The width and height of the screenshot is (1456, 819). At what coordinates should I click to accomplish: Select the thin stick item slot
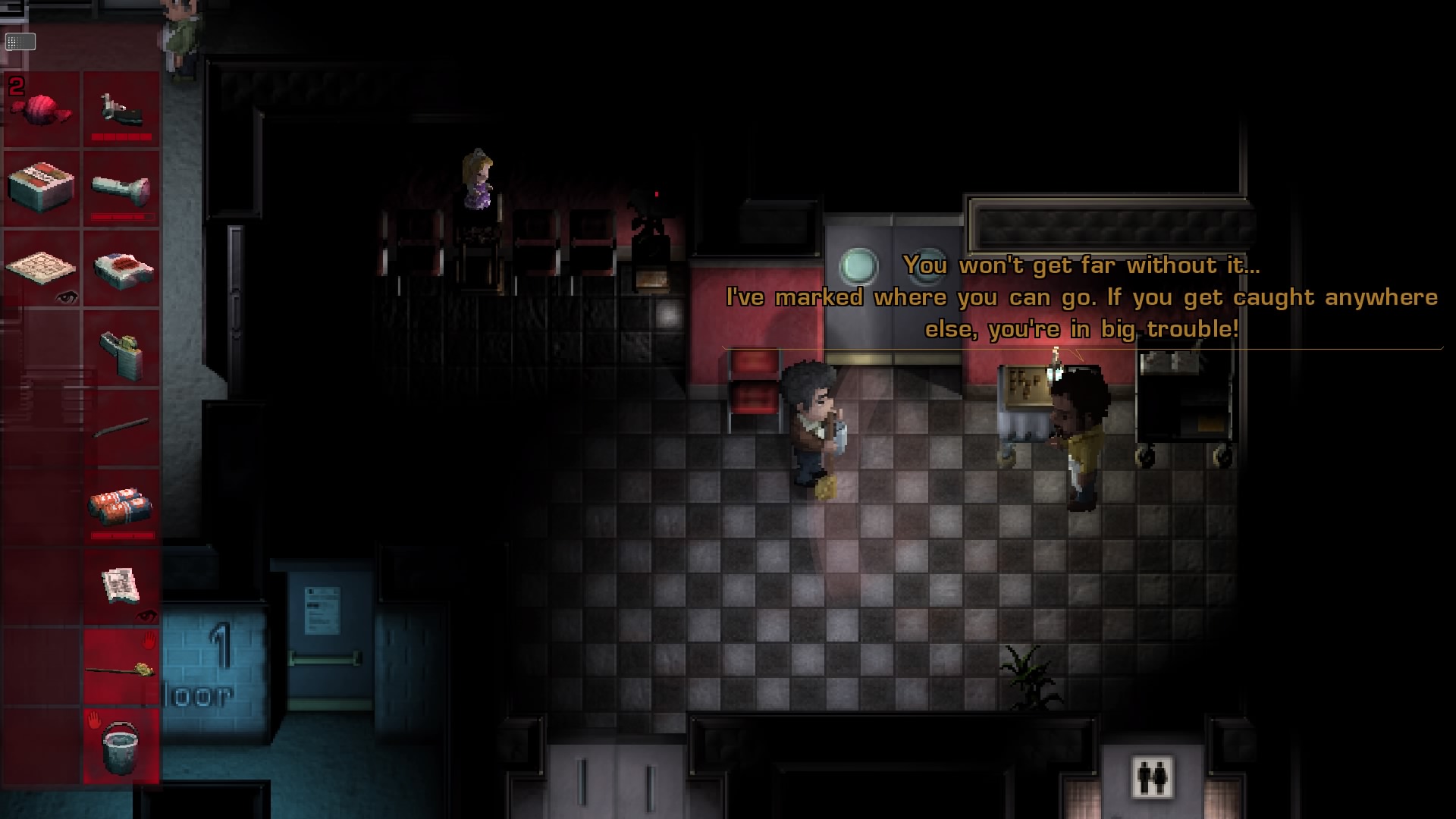[x=121, y=428]
